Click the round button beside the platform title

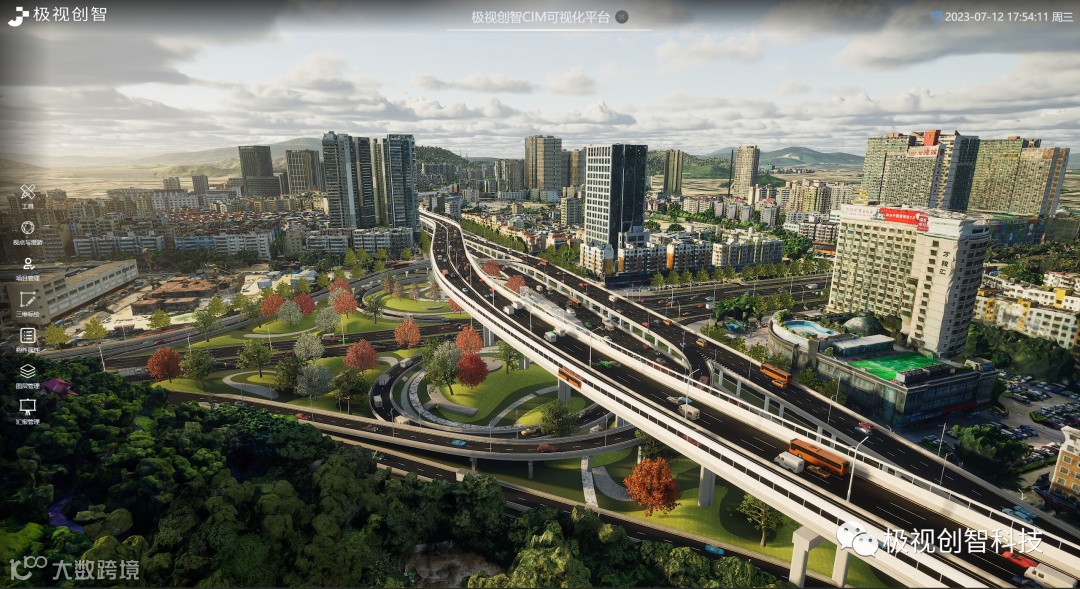point(621,17)
